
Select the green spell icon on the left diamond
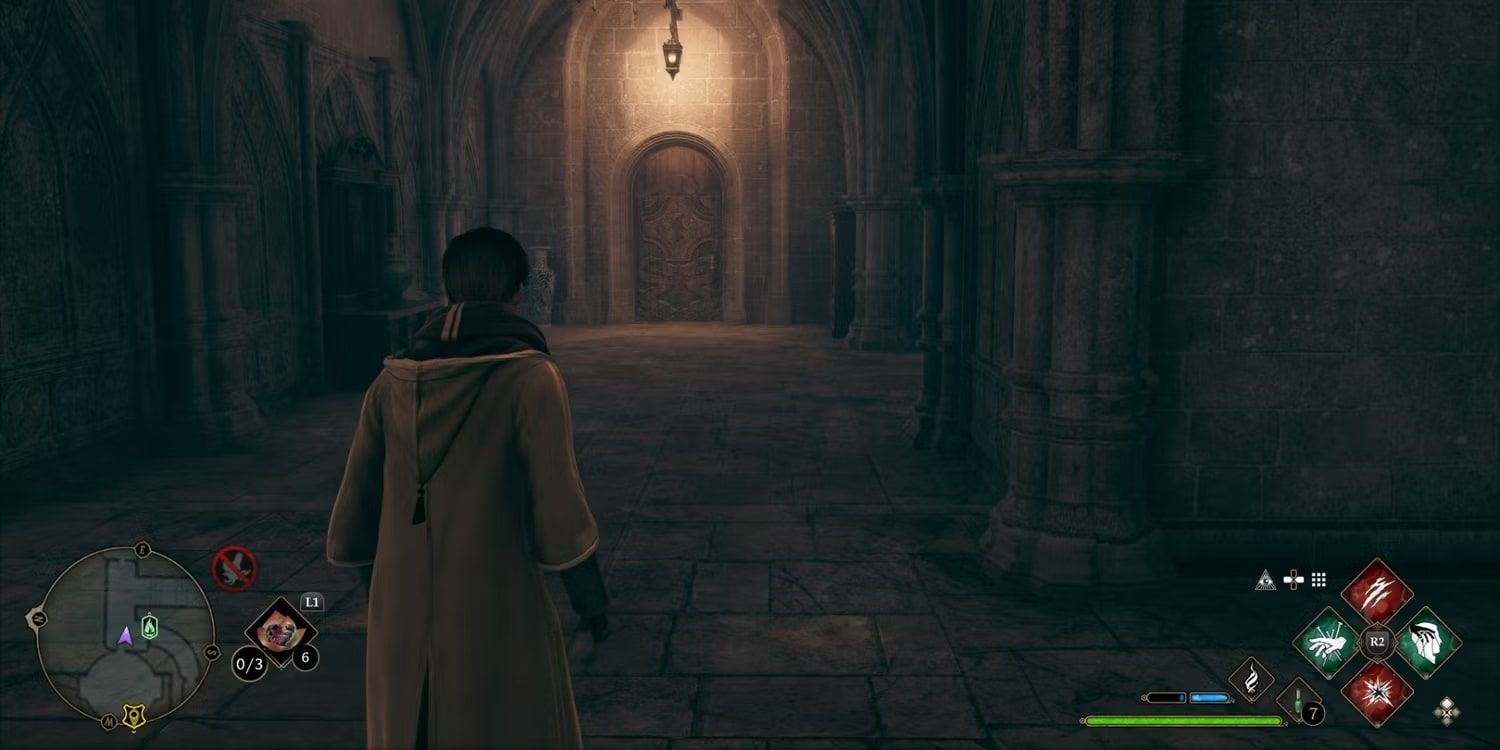click(1326, 641)
